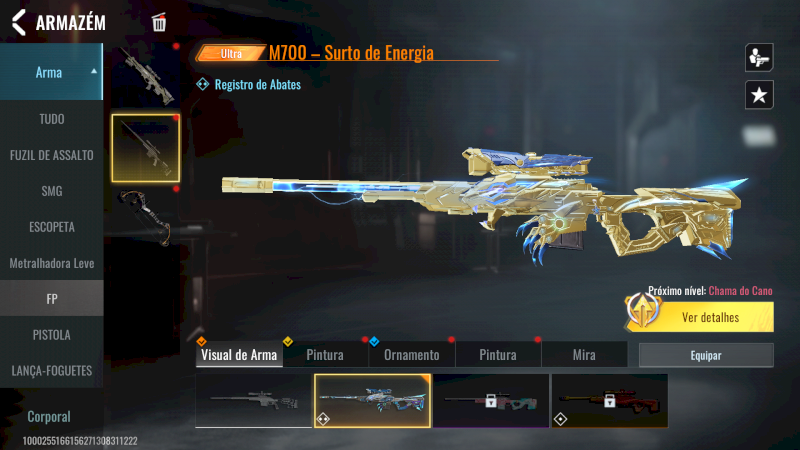Open Registro de Abates

pos(257,85)
